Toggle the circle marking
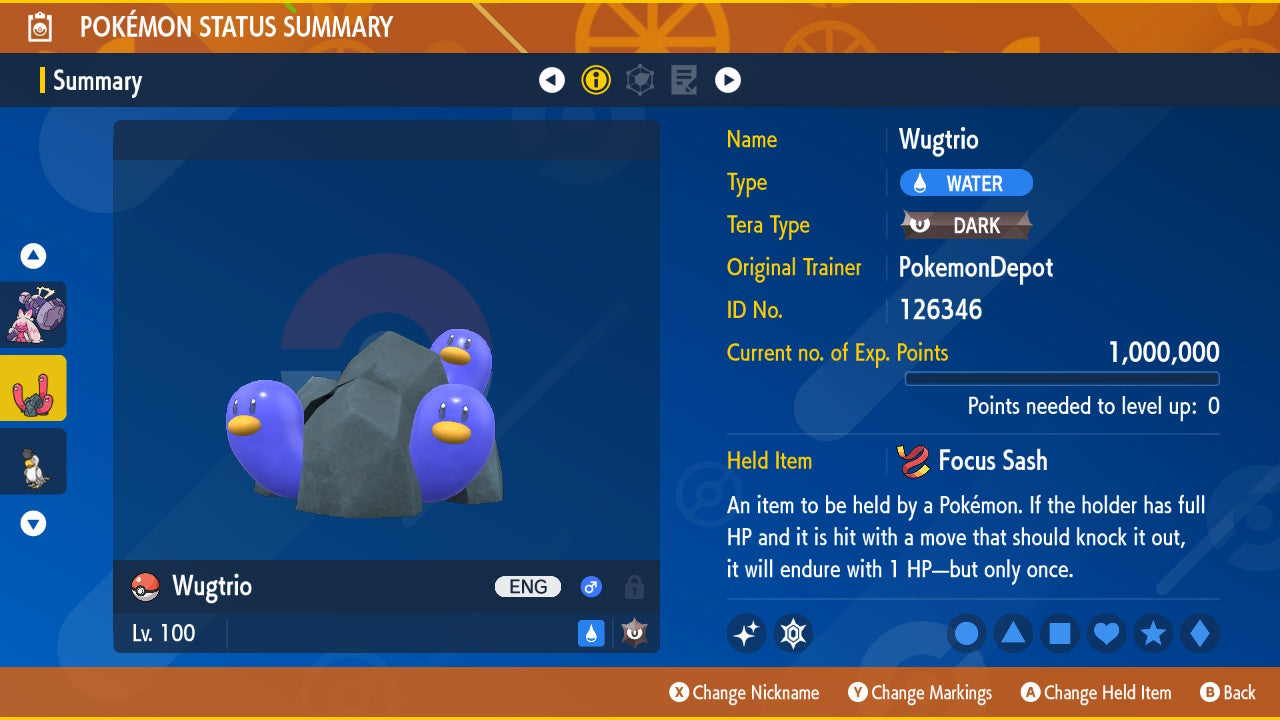This screenshot has width=1280, height=720. 966,634
